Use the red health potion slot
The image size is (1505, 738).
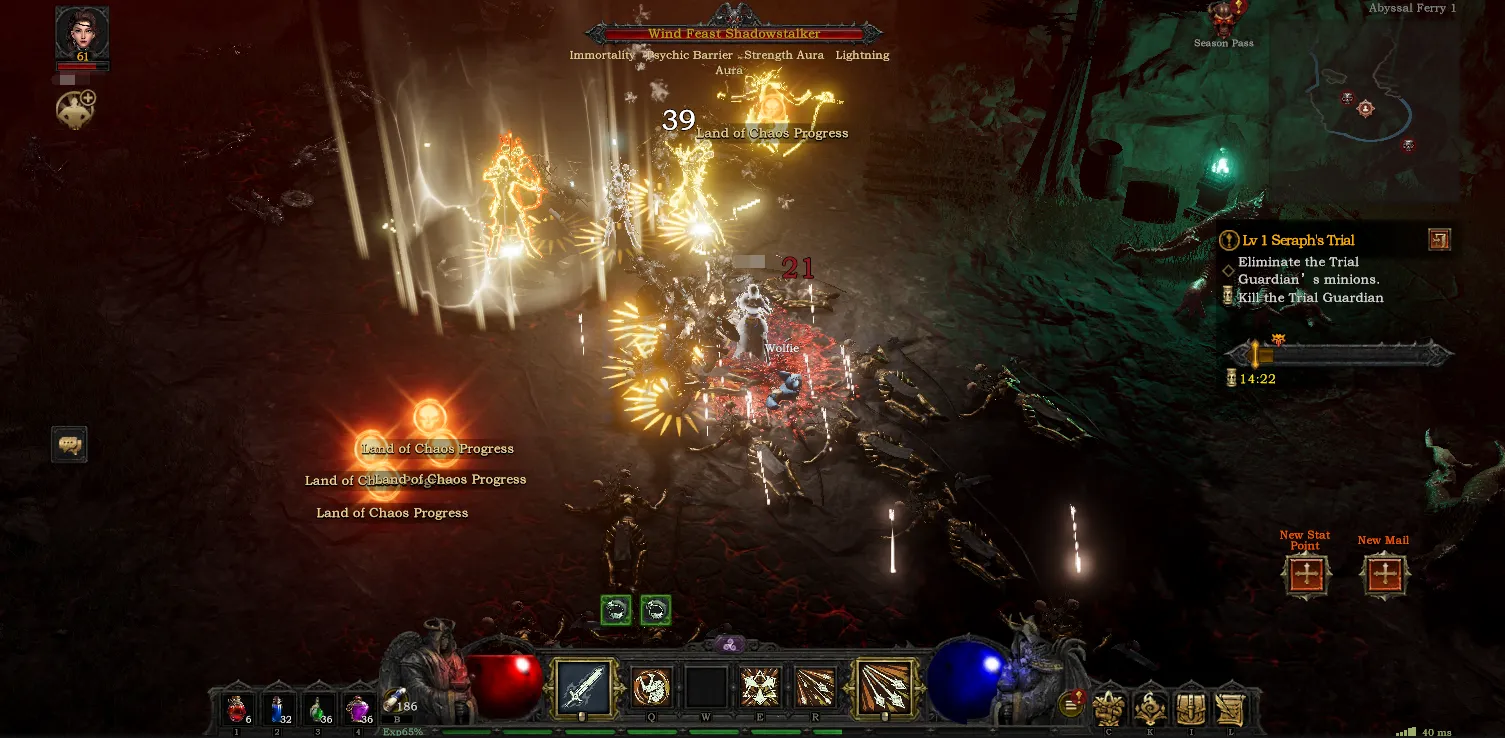point(237,709)
